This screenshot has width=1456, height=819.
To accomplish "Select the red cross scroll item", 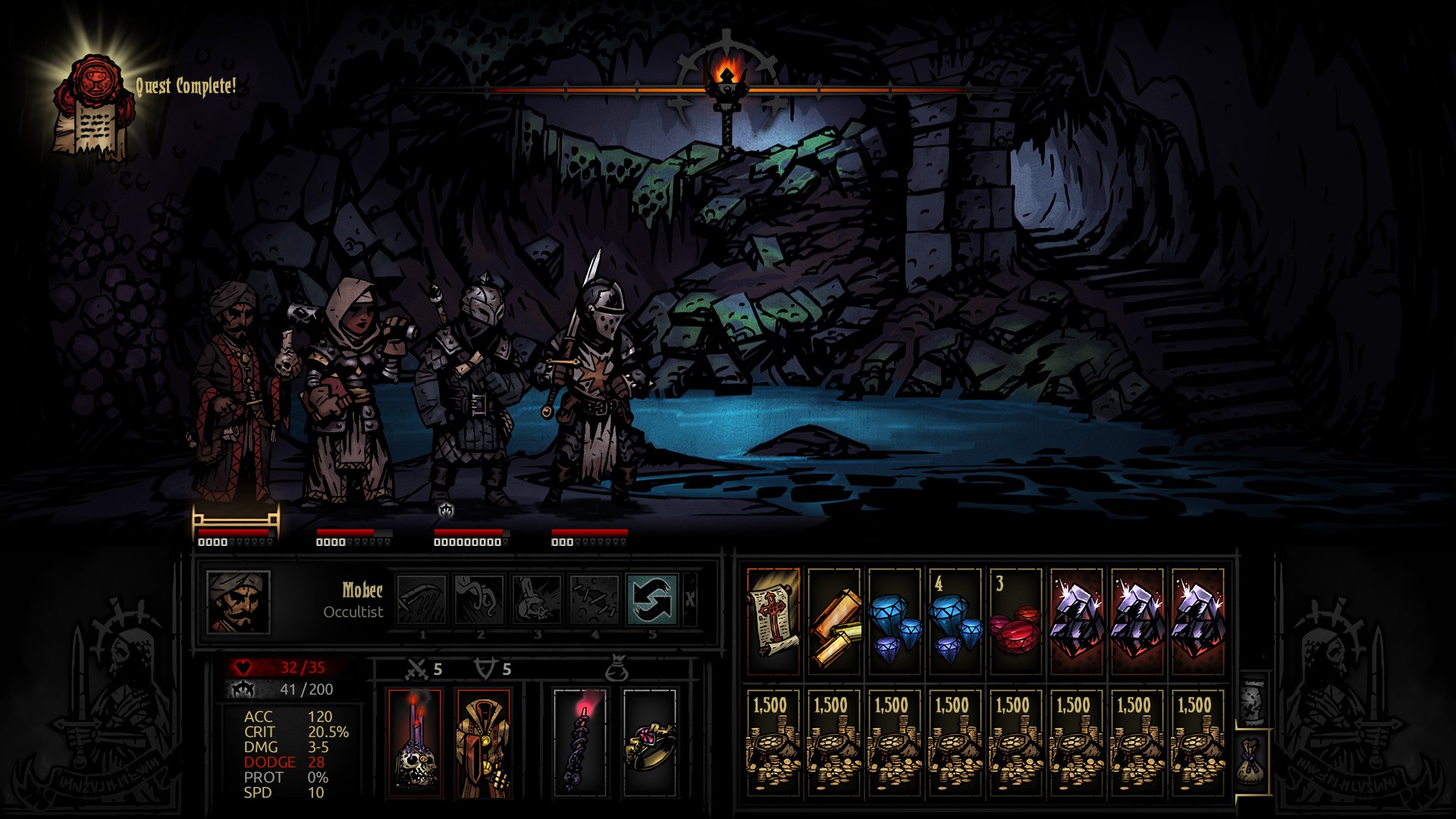I will [773, 622].
